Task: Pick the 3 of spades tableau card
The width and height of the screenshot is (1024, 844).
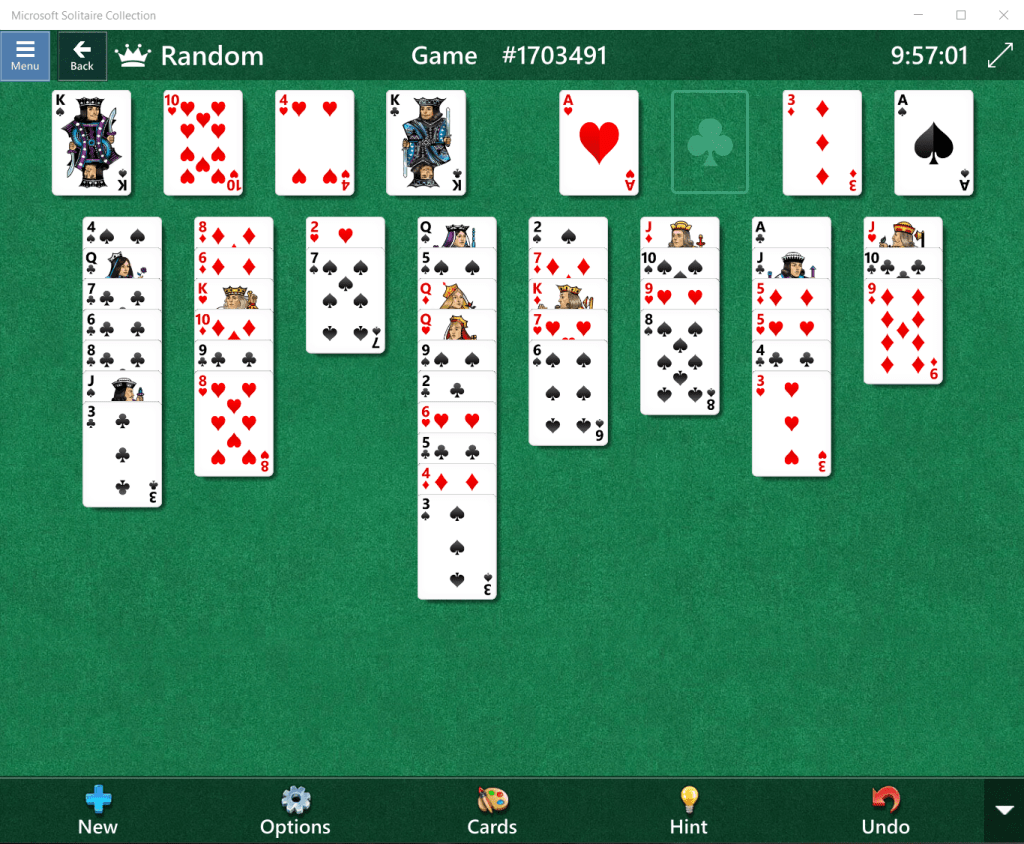Action: pos(457,548)
